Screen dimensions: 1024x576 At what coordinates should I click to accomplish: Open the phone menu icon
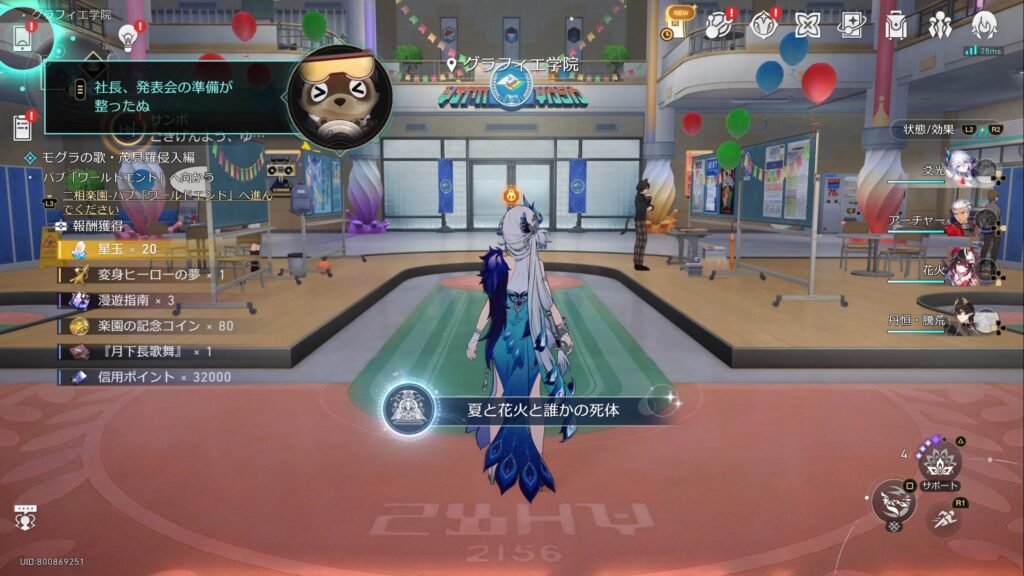coord(22,38)
